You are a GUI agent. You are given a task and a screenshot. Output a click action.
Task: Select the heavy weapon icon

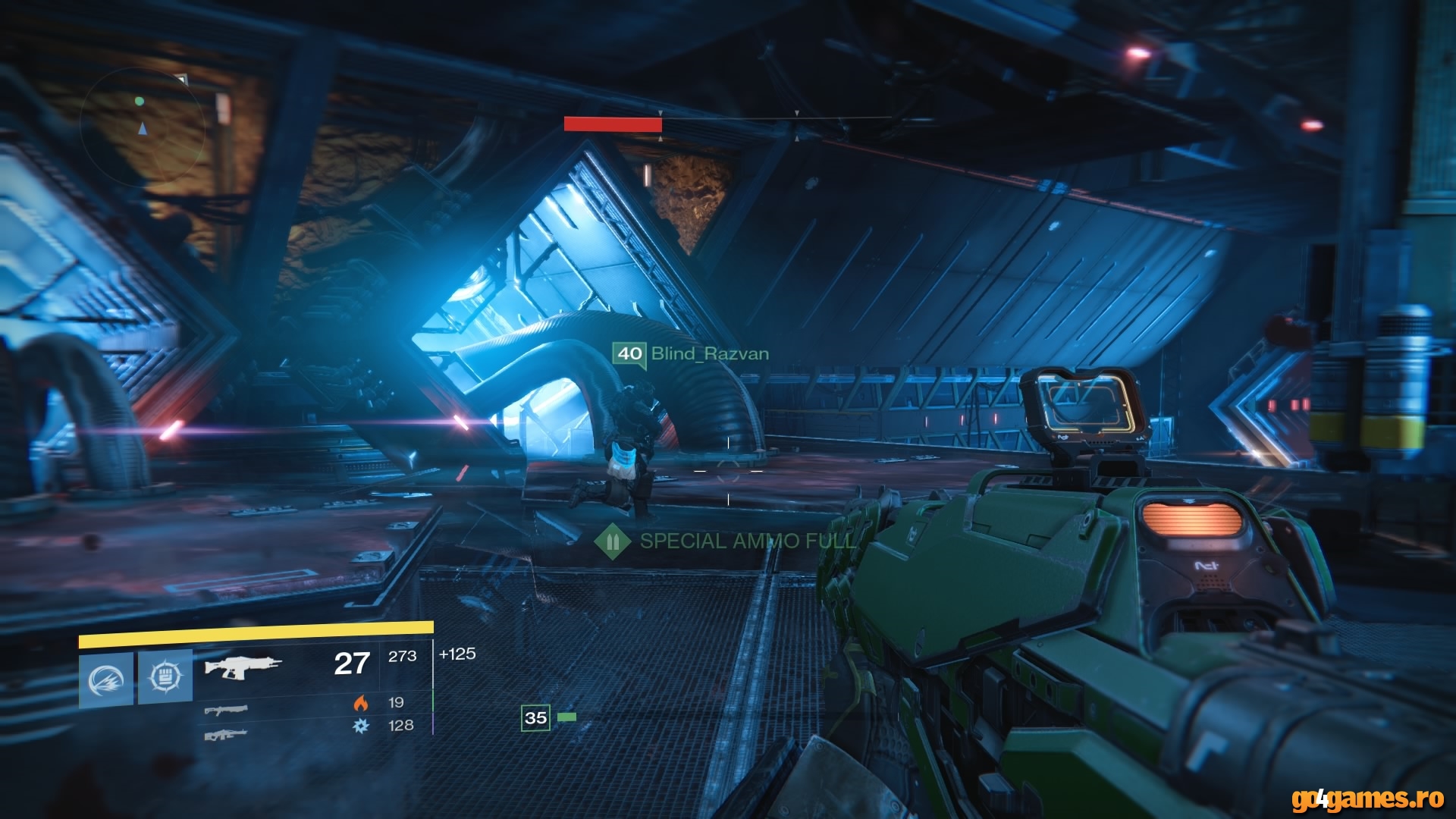tap(226, 734)
